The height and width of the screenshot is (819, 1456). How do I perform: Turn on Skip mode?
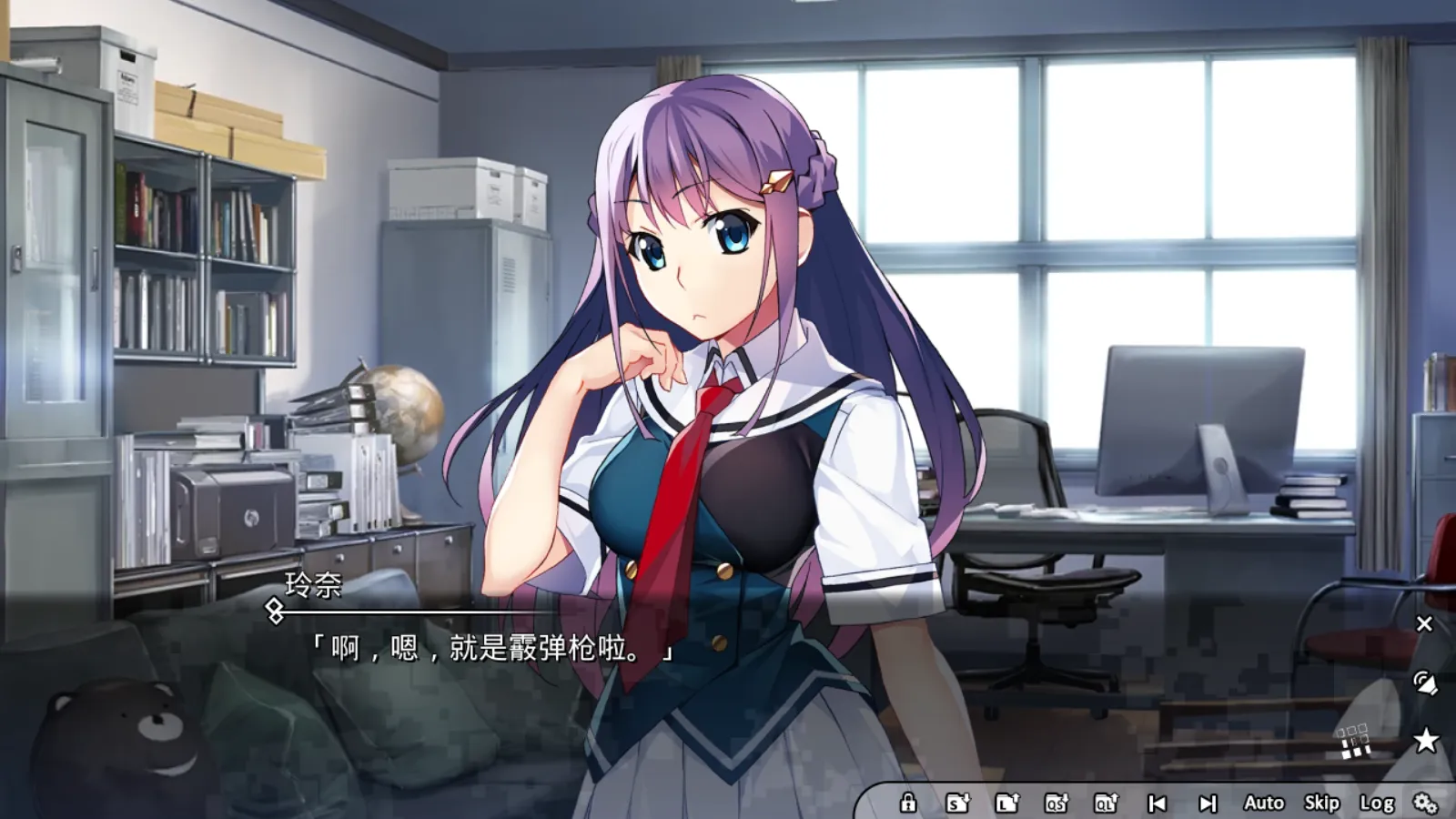point(1321,804)
